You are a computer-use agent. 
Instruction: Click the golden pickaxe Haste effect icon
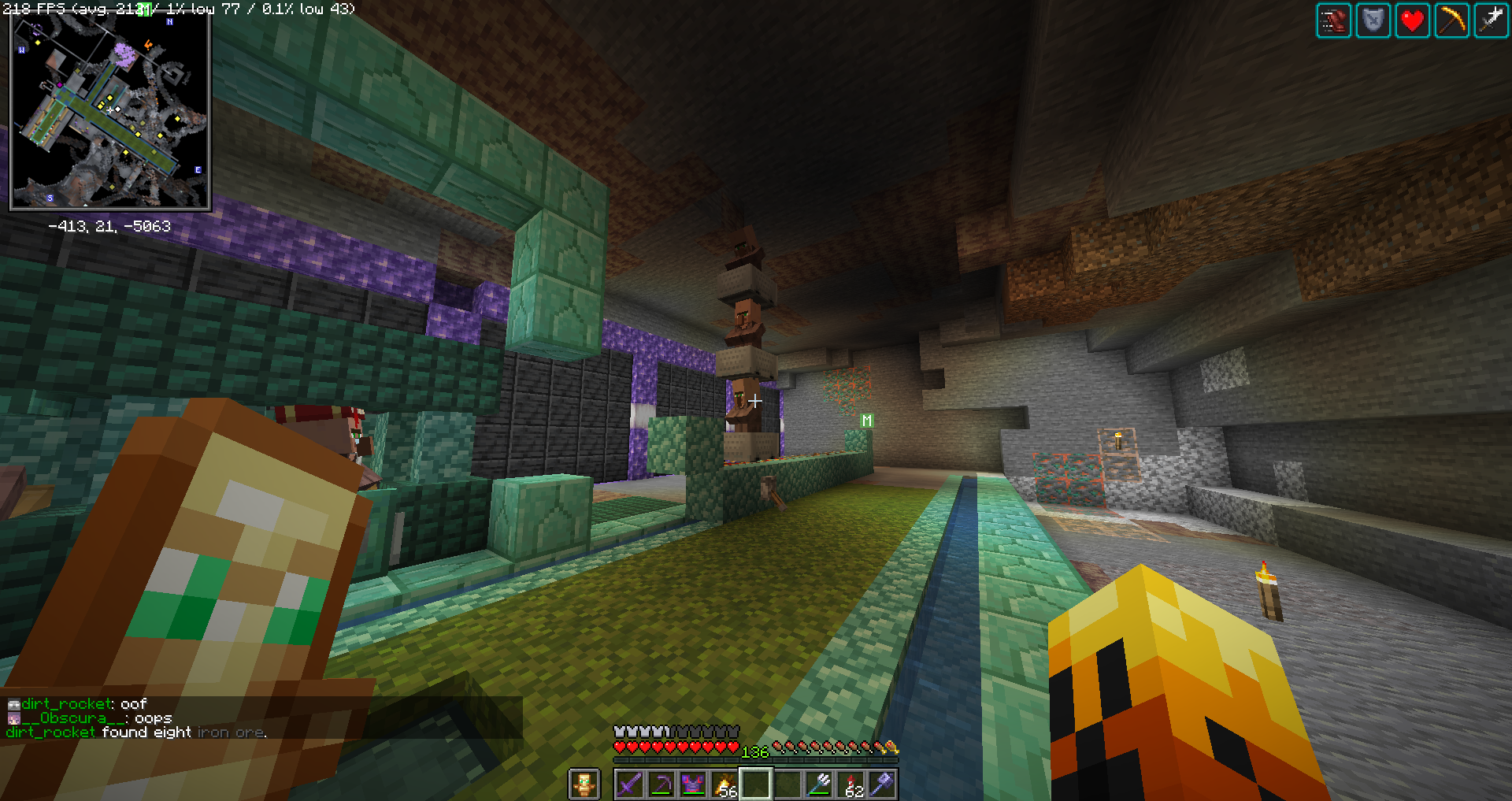coord(1452,21)
